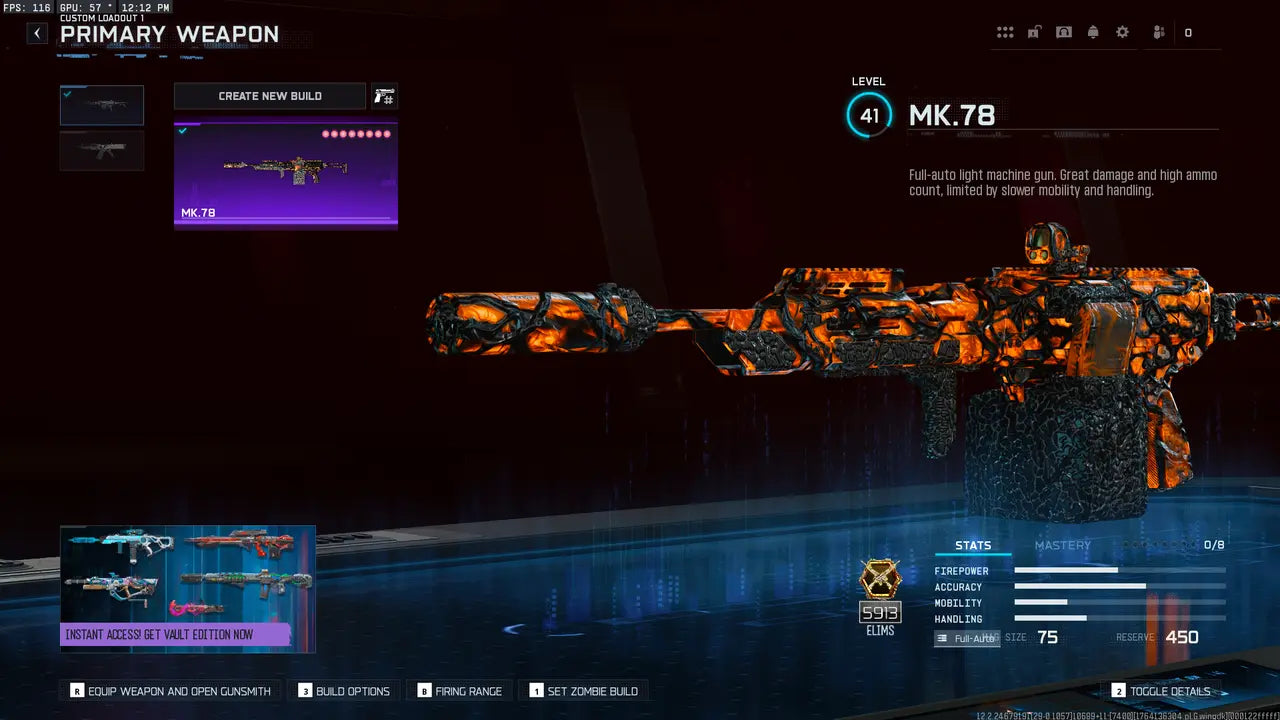The height and width of the screenshot is (720, 1280).
Task: Open the headset operator icon
Action: tap(1064, 33)
